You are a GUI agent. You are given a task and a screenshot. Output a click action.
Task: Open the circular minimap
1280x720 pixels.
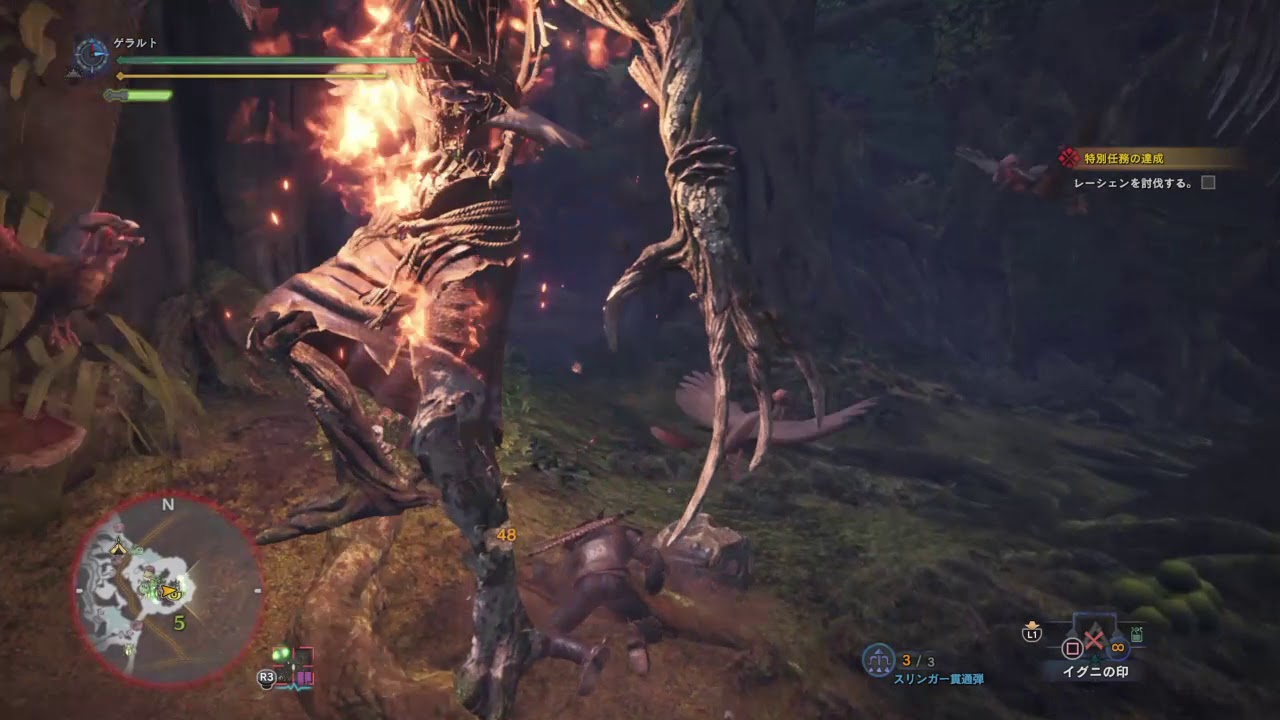(167, 590)
